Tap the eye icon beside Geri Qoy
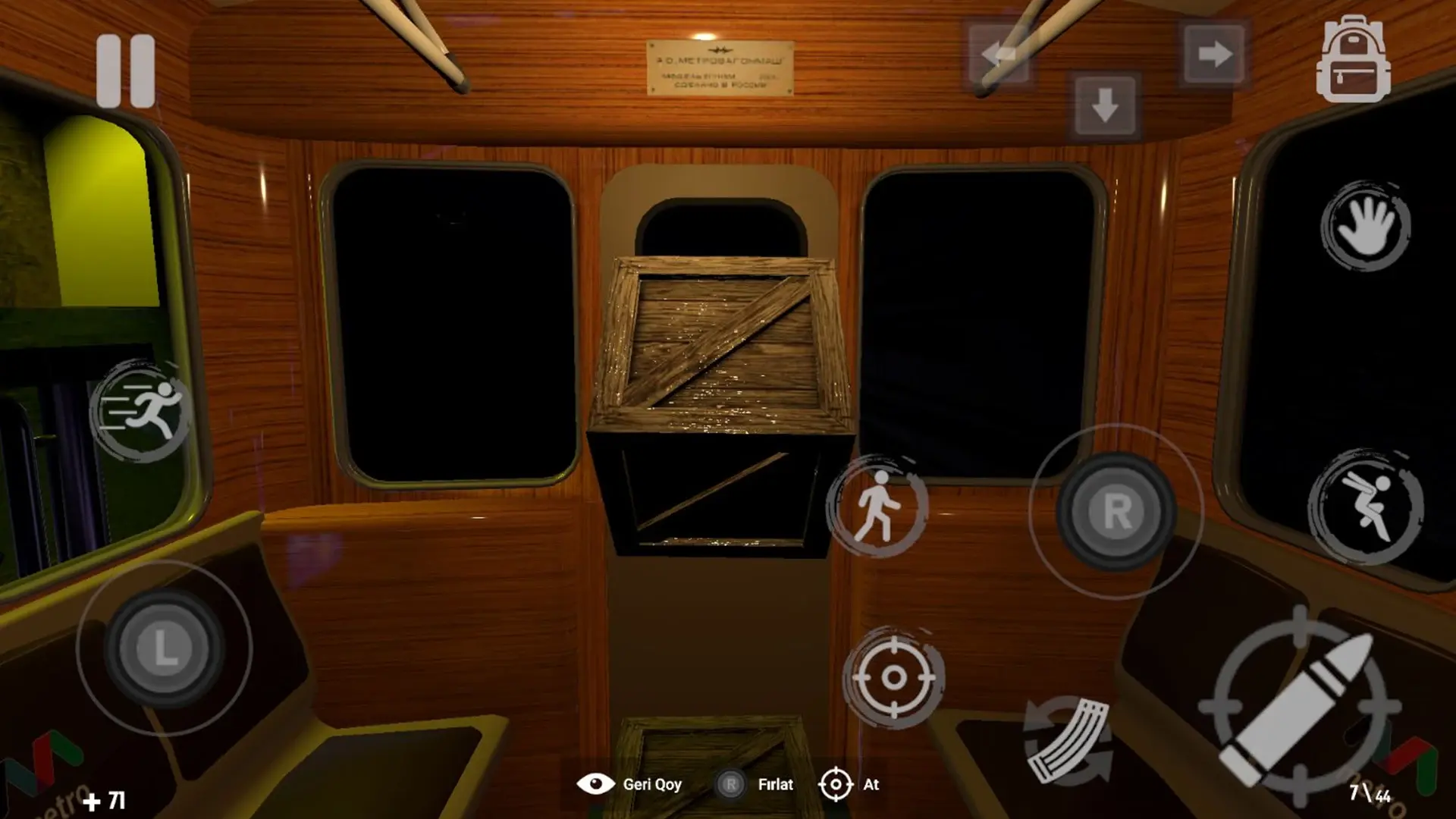Viewport: 1456px width, 819px height. click(x=596, y=785)
